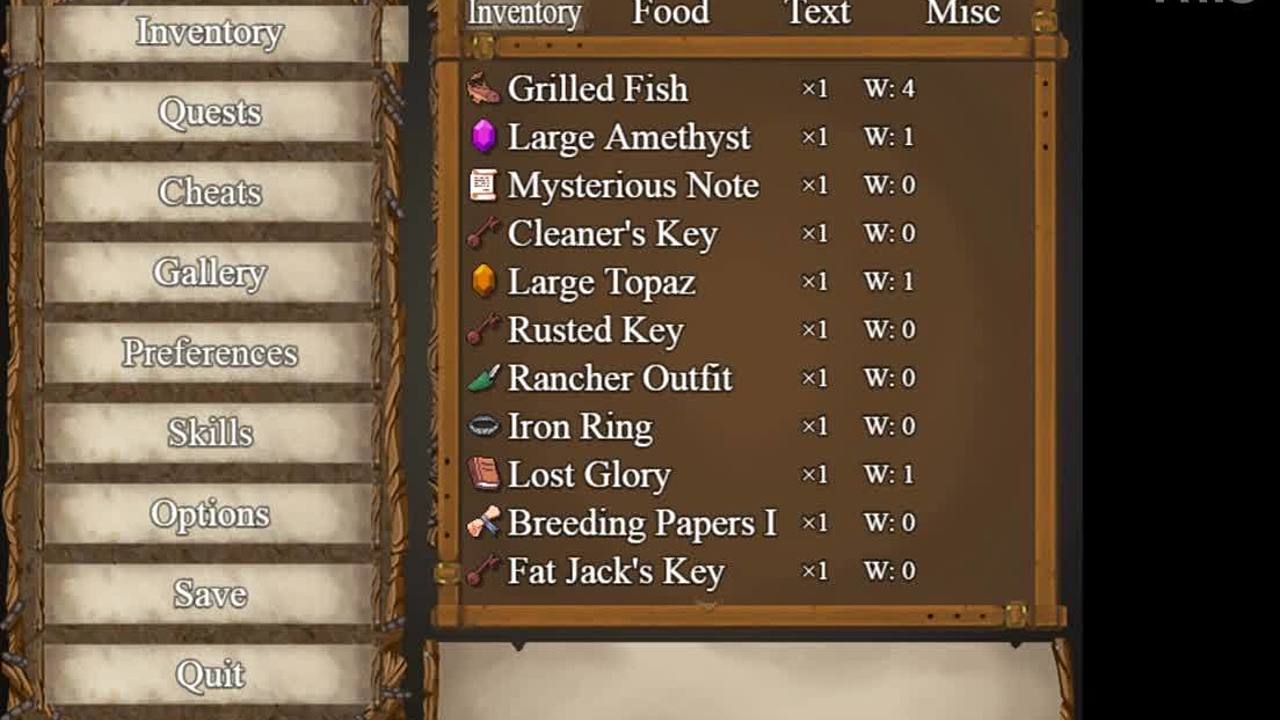Switch to the Text tab

[x=817, y=13]
